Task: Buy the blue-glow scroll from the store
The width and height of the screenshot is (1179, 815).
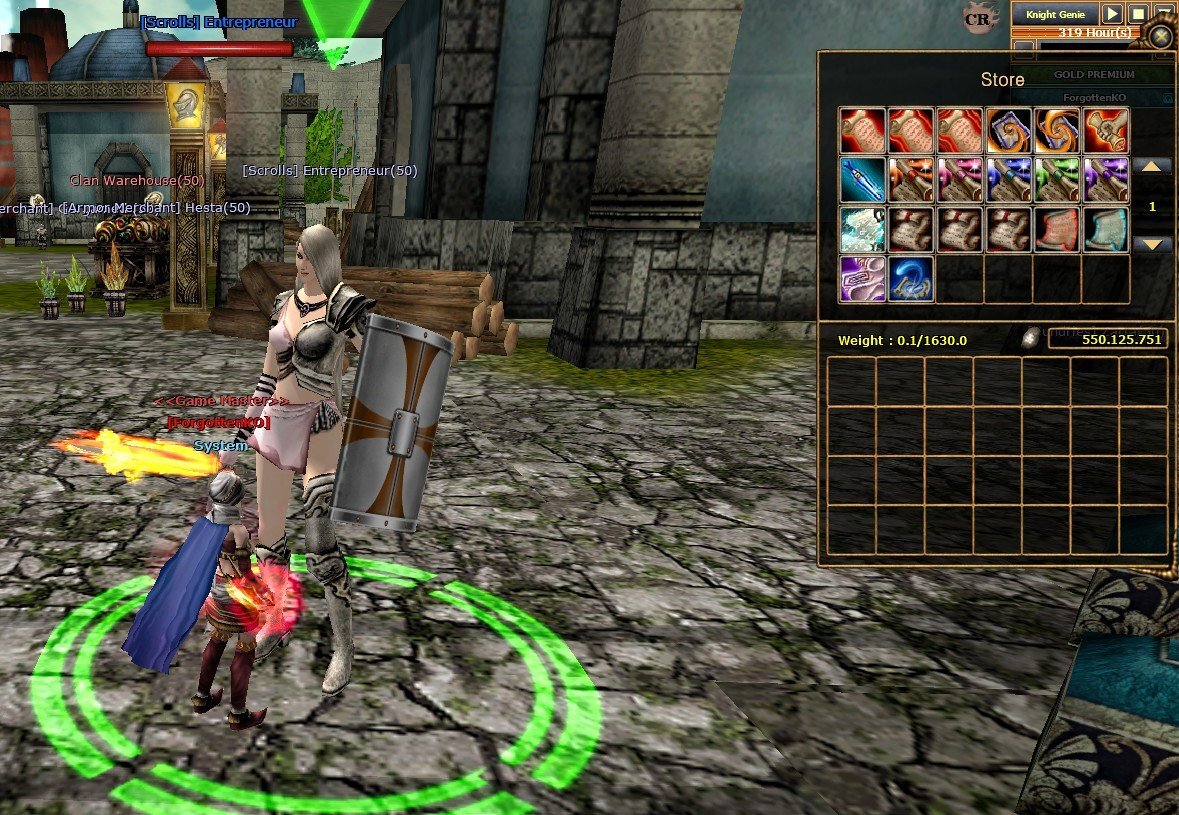Action: [x=1009, y=180]
